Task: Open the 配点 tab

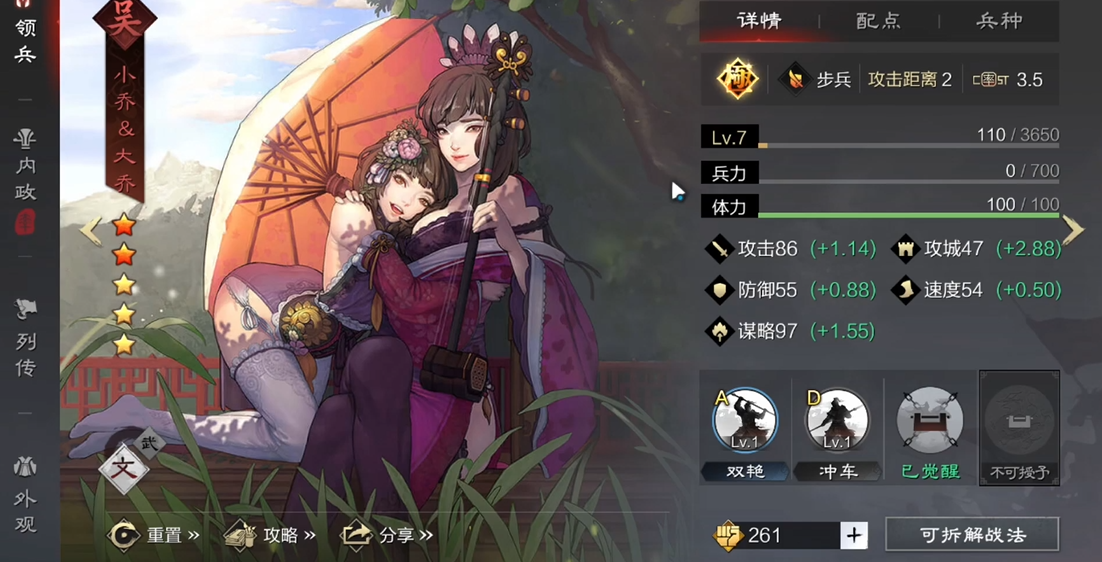Action: (878, 21)
